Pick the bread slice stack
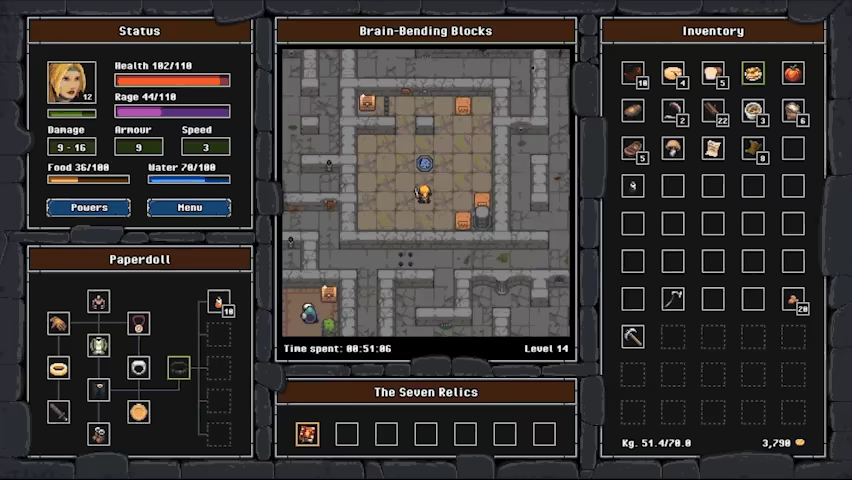Screen dimensions: 852x480 pyautogui.click(x=712, y=73)
